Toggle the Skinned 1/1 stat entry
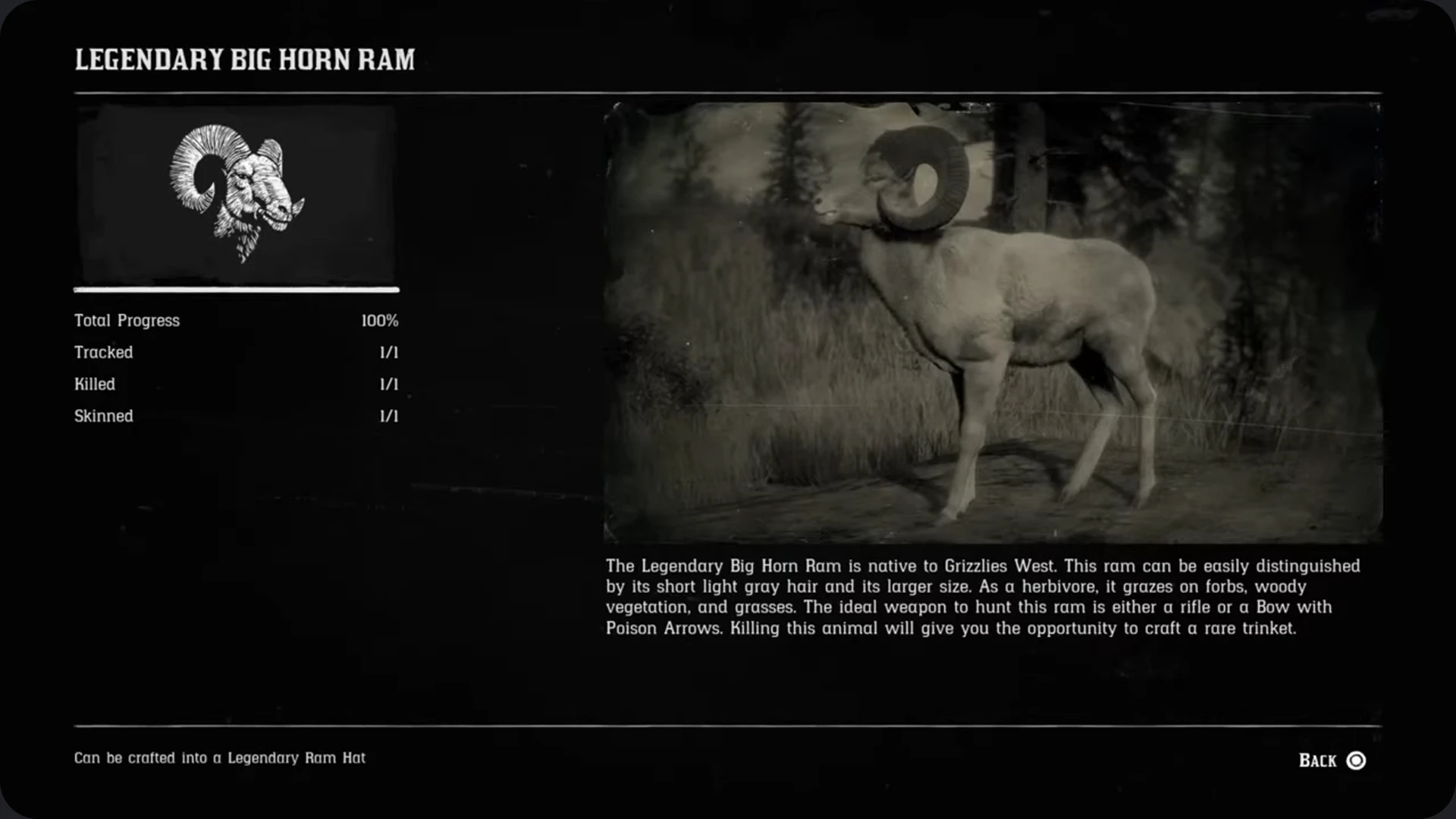Screen dimensions: 1456x819 (235, 416)
